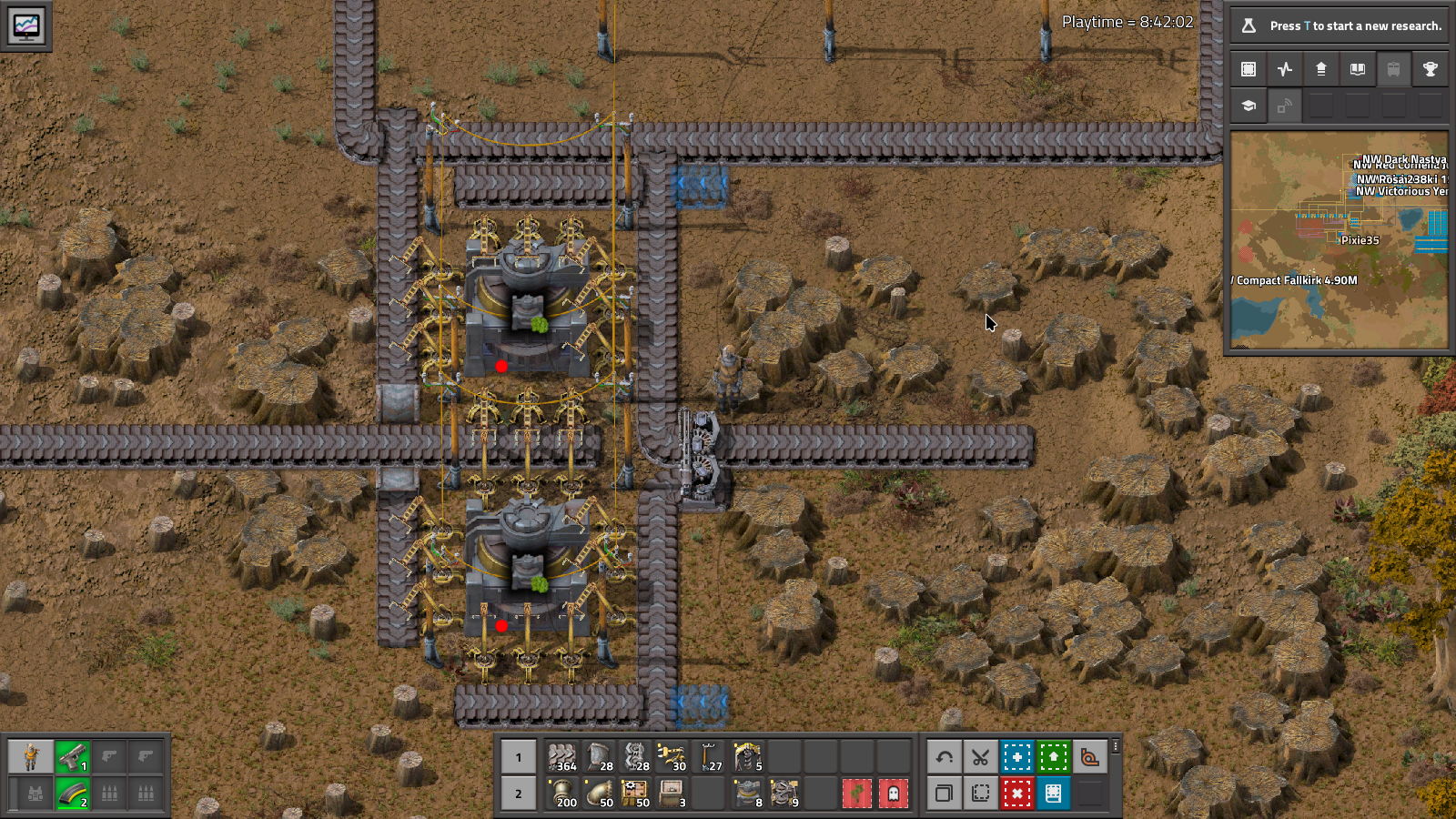The image size is (1456, 819).
Task: Choose the inserter stack of 30
Action: (x=672, y=757)
